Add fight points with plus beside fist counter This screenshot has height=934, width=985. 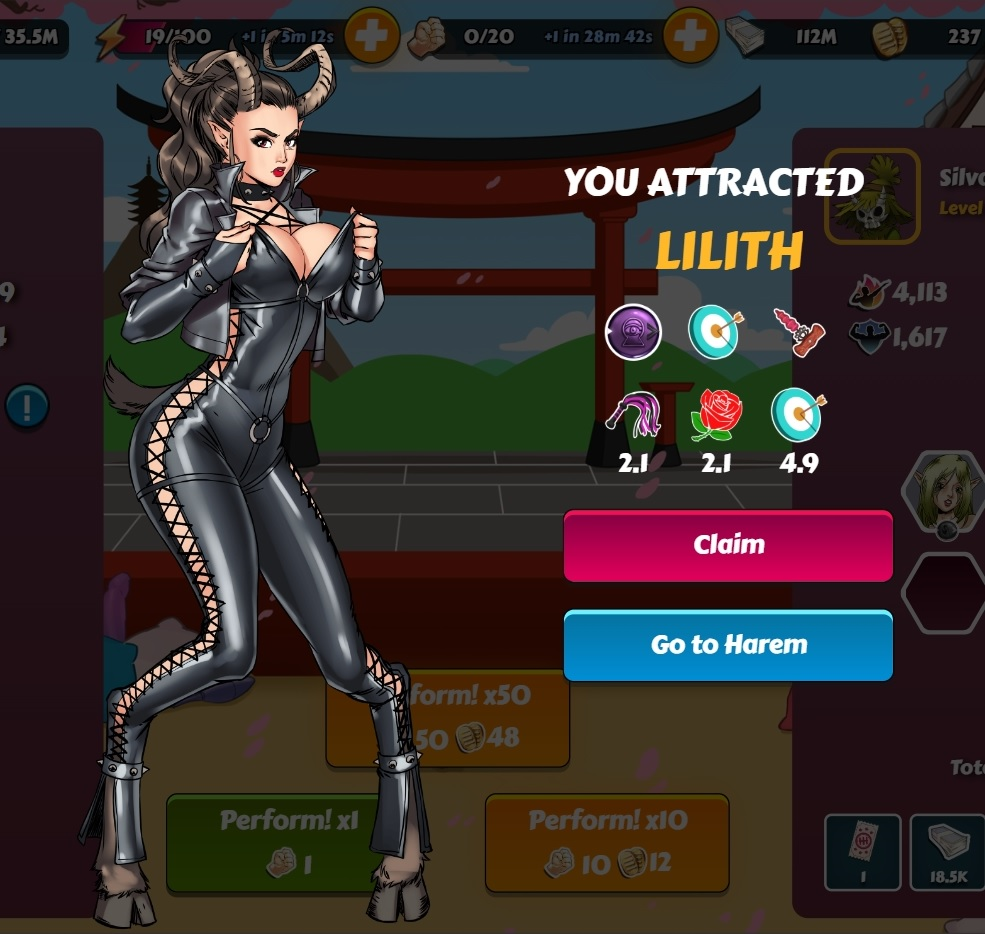[690, 37]
